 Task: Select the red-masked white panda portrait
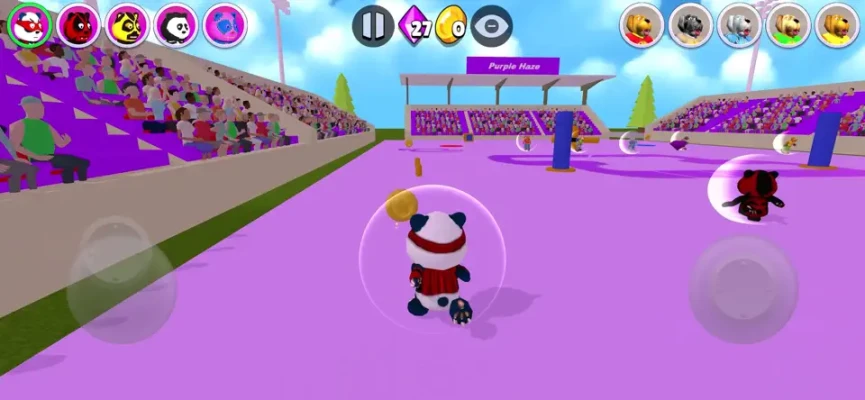coord(30,25)
